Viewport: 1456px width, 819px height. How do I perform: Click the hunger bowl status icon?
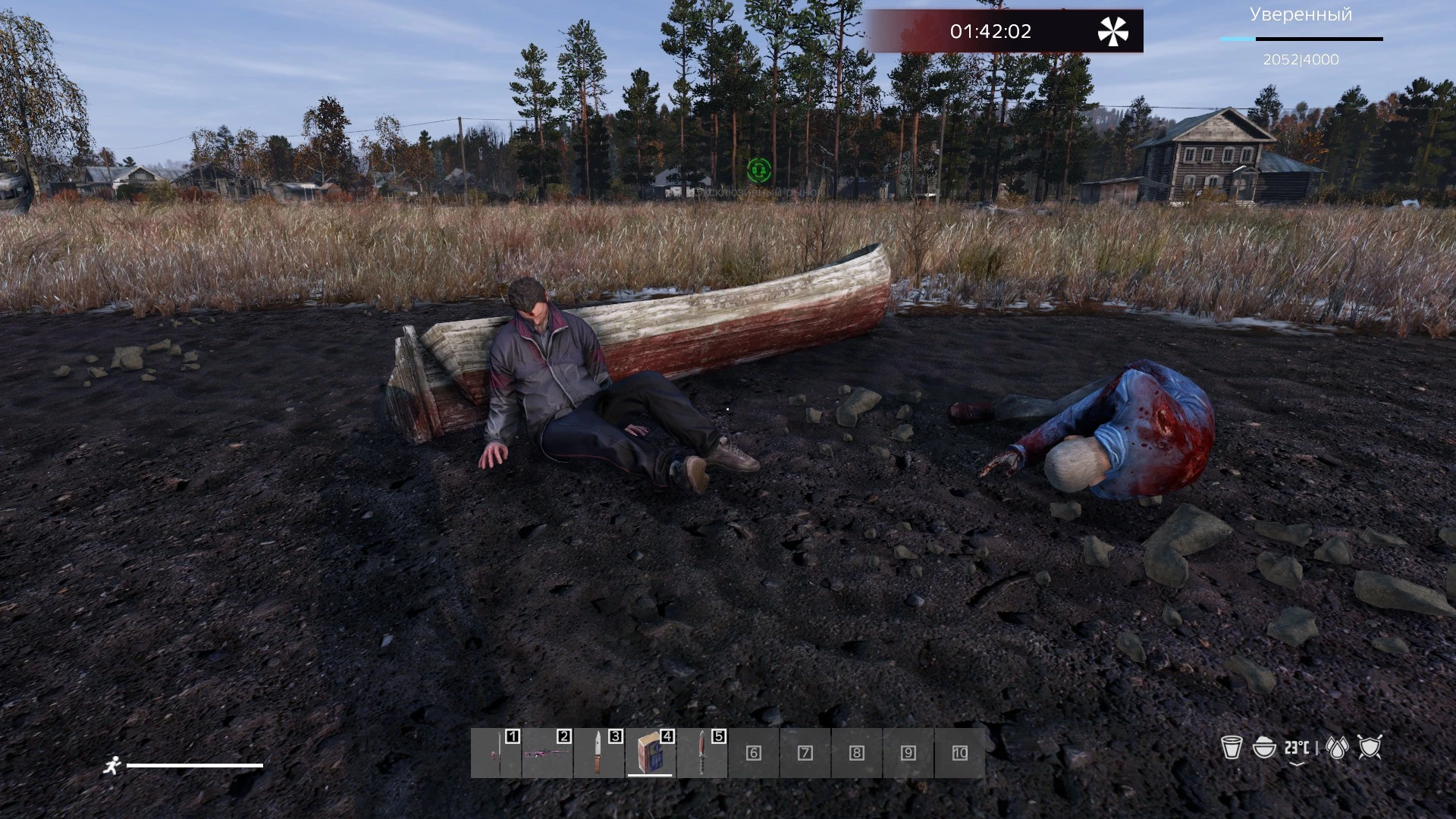[1264, 748]
